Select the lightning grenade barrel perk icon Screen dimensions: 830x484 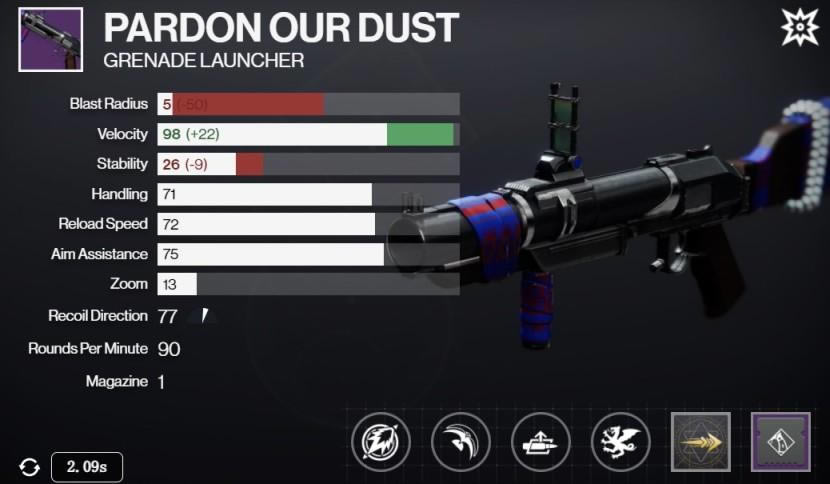coord(381,441)
